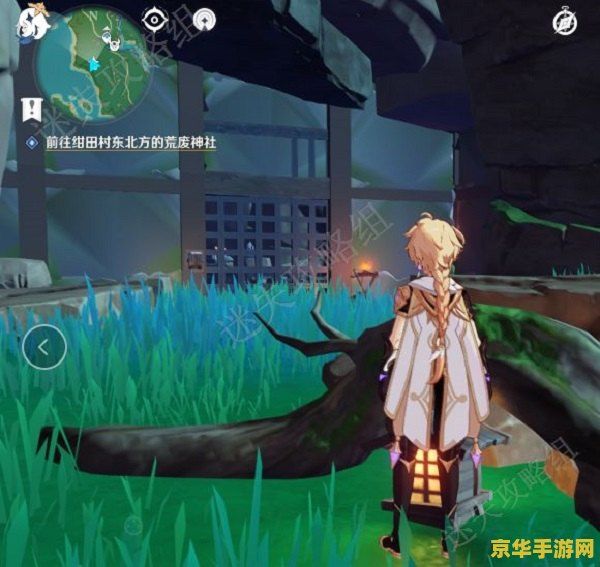Open the wish icon beside the events icon
The image size is (600, 567).
point(204,19)
